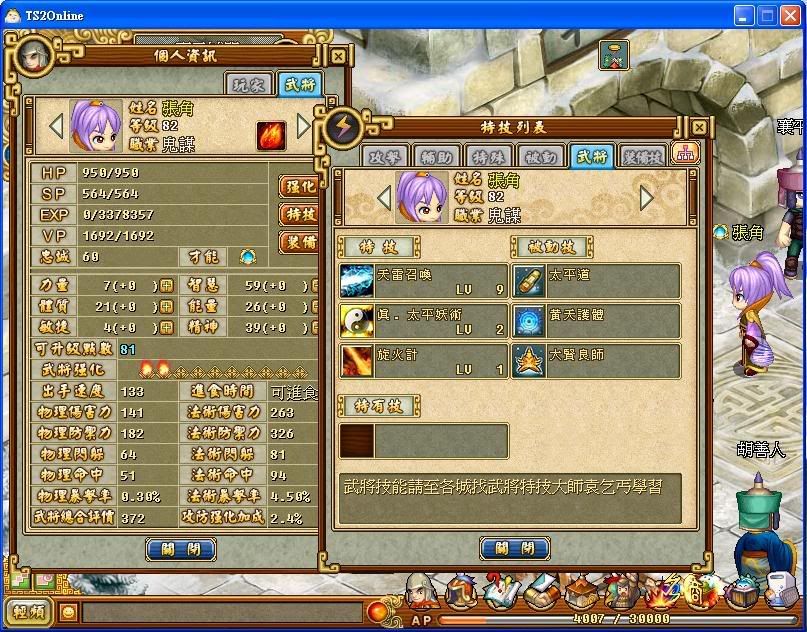This screenshot has width=807, height=632.
Task: Click the 強化 button in character panel
Action: (x=299, y=186)
